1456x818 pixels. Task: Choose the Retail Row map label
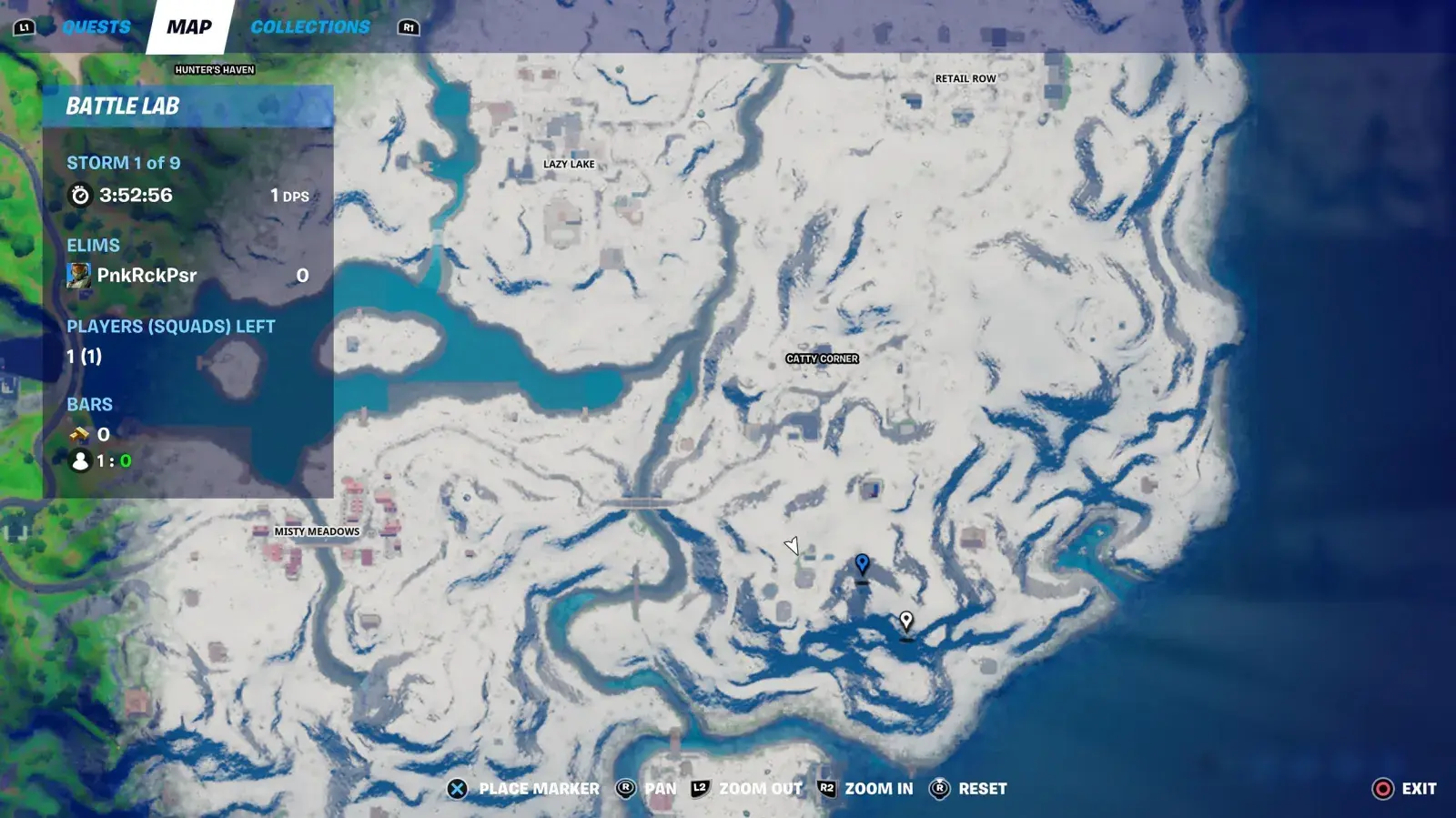(966, 79)
